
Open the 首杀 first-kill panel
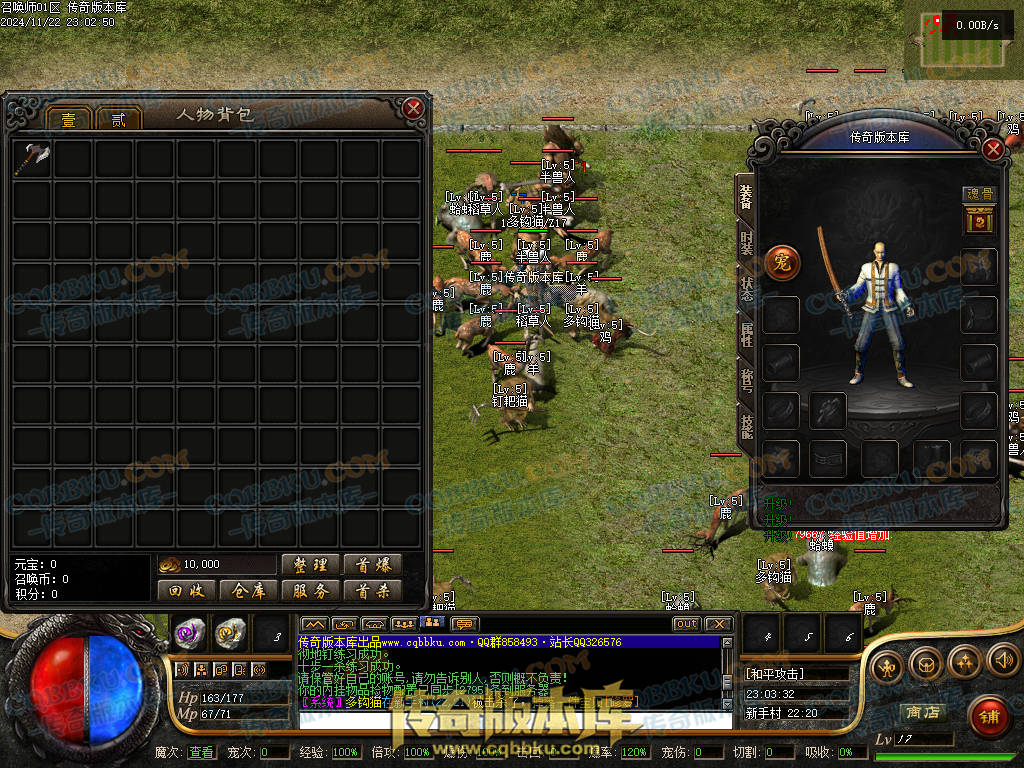tap(372, 591)
